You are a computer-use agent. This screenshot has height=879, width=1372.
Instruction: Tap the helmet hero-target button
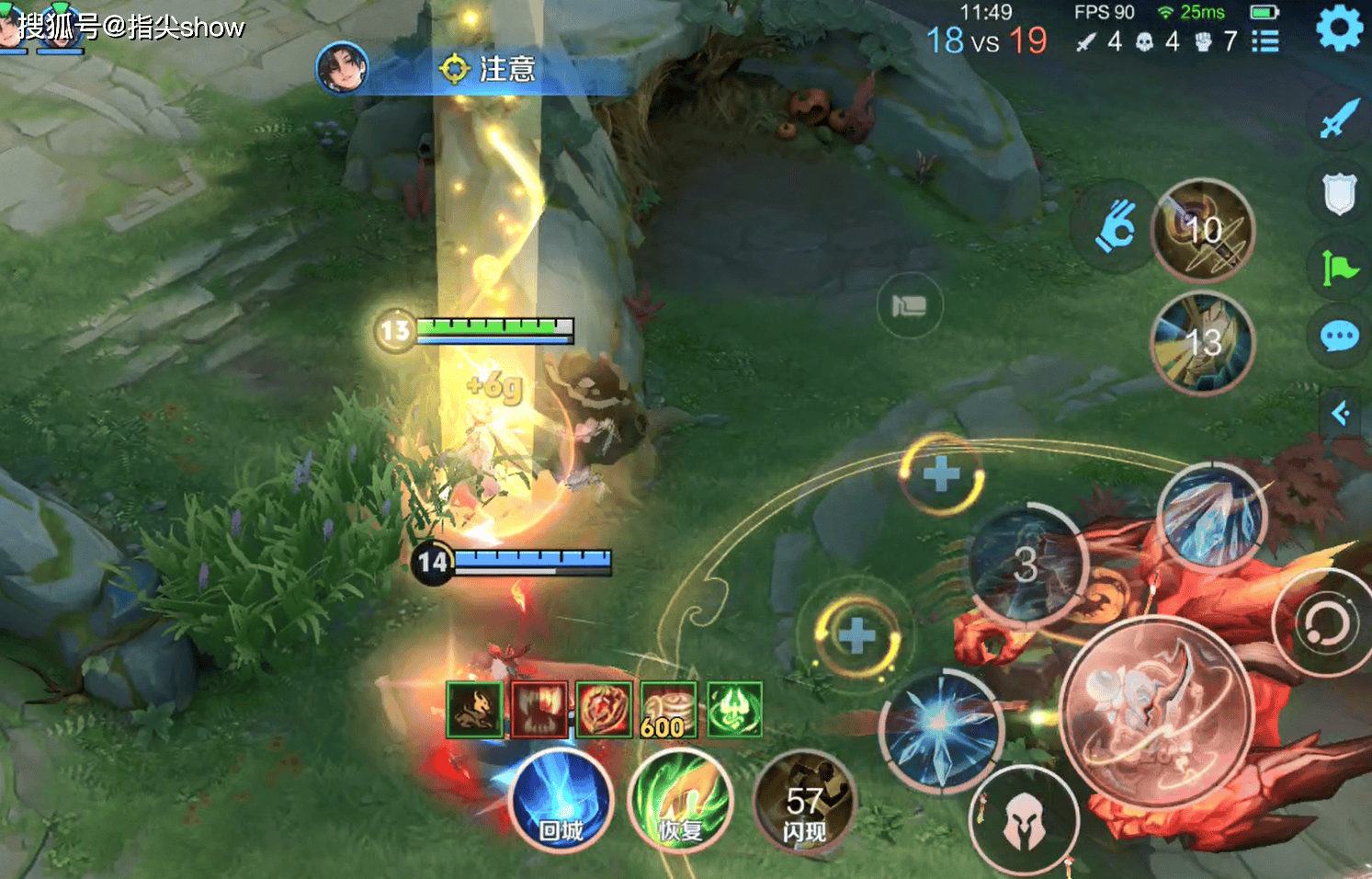[x=1022, y=820]
